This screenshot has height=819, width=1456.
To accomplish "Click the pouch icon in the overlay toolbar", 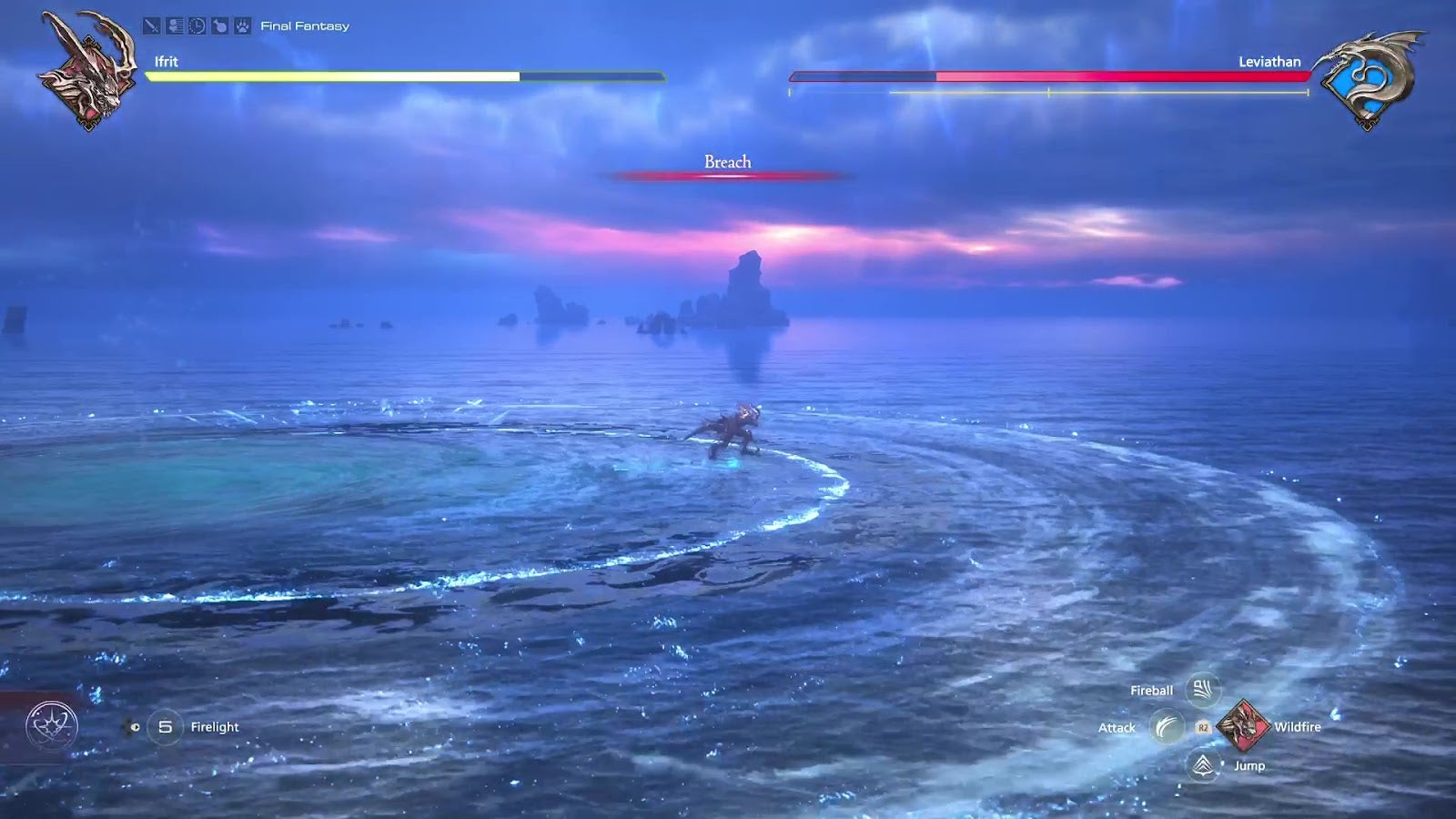I will point(219,26).
